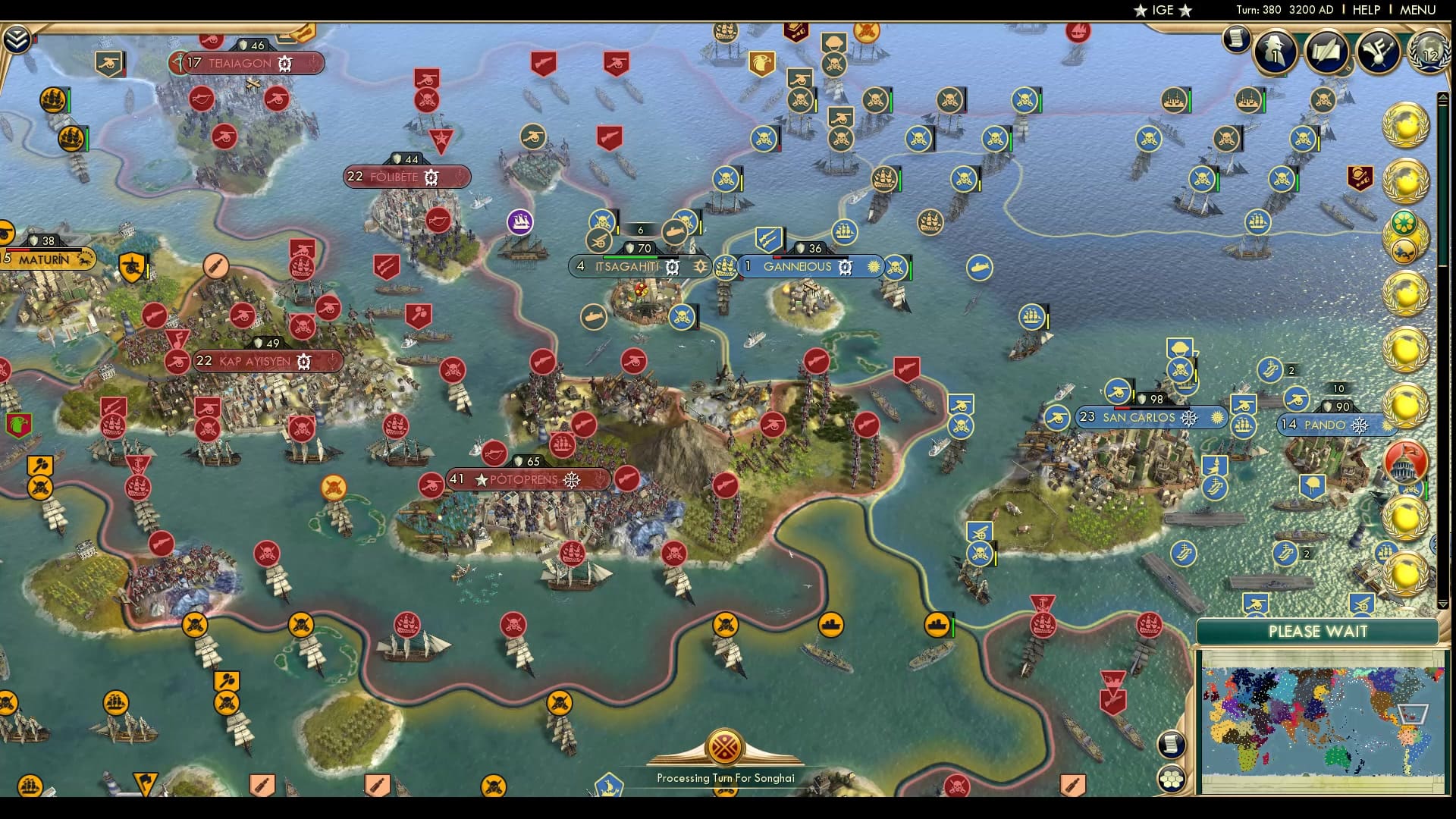Image resolution: width=1456 pixels, height=819 pixels.
Task: Open the notification log scroll icon at top right
Action: (1235, 37)
